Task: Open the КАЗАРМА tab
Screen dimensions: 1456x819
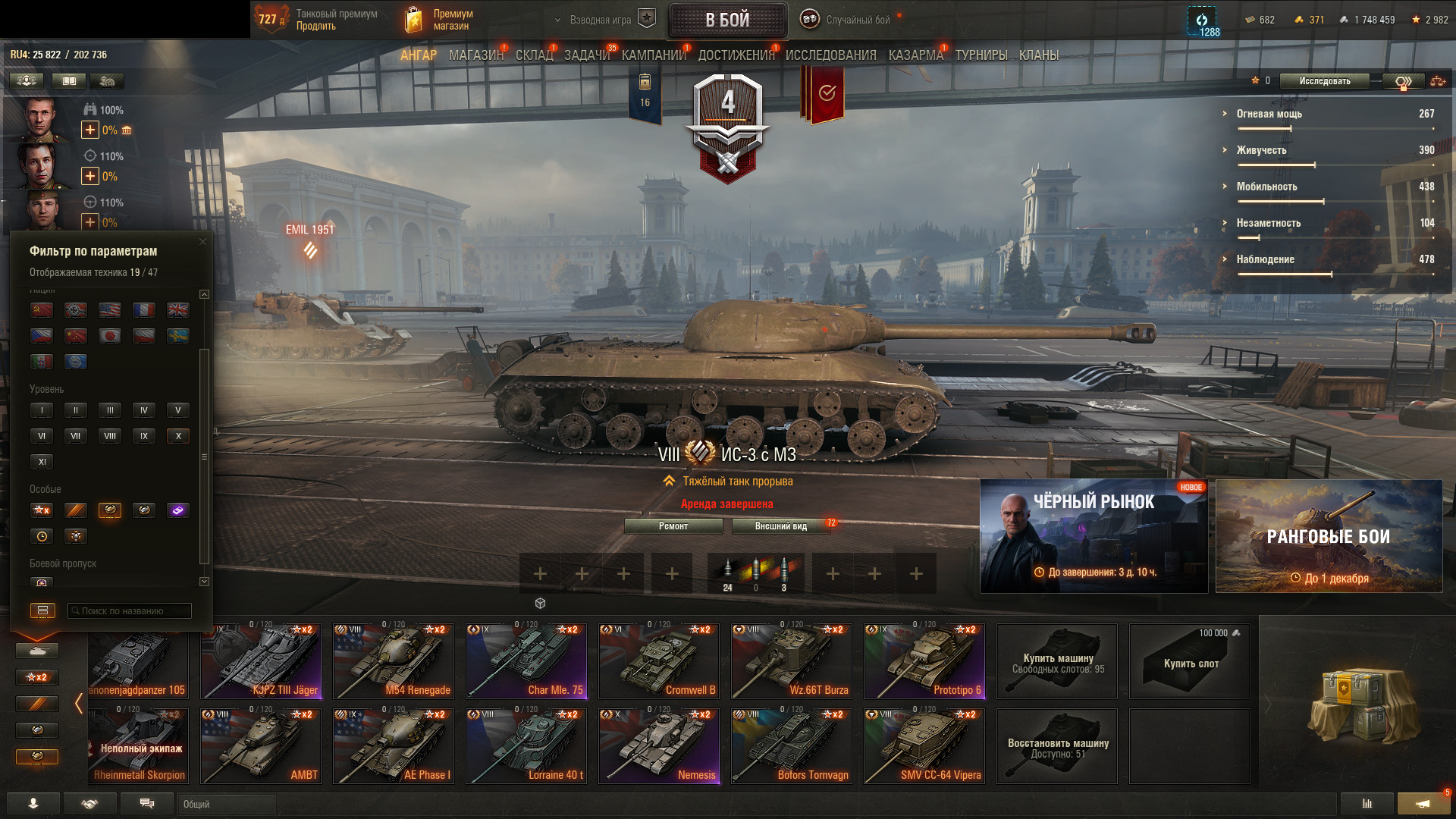Action: point(915,55)
